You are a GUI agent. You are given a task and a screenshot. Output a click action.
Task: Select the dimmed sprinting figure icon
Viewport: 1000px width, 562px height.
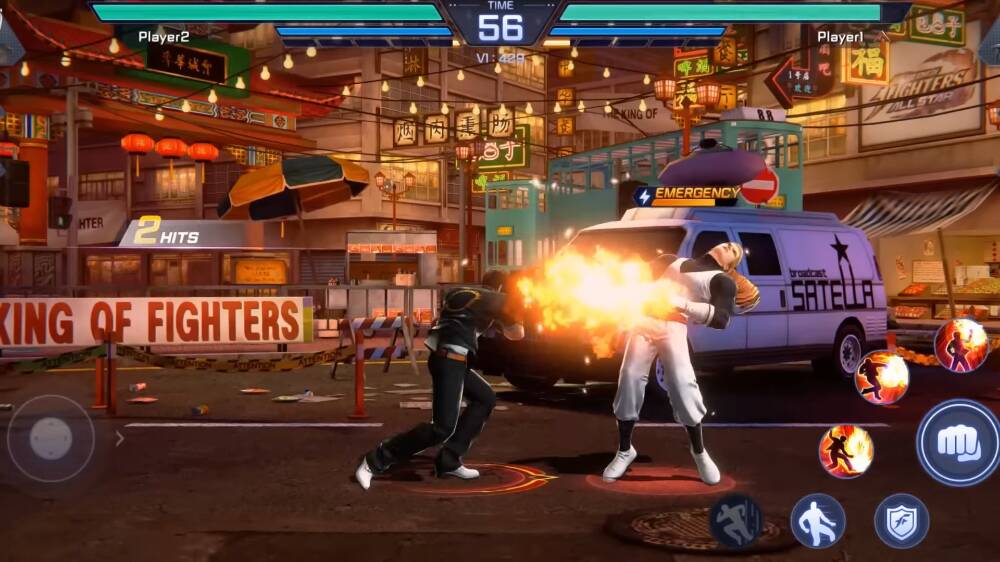tap(736, 521)
